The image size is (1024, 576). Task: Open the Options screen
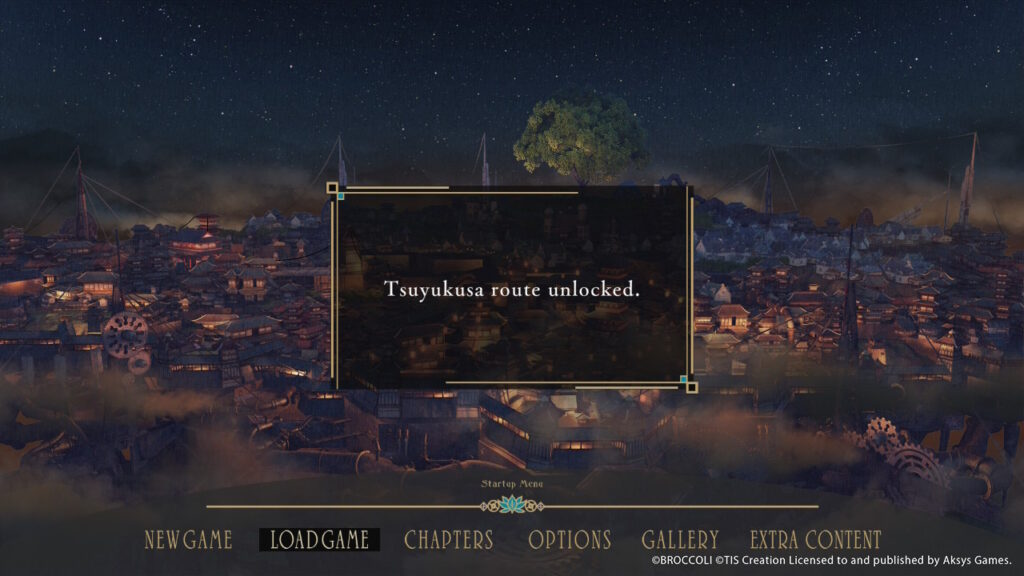pyautogui.click(x=569, y=540)
